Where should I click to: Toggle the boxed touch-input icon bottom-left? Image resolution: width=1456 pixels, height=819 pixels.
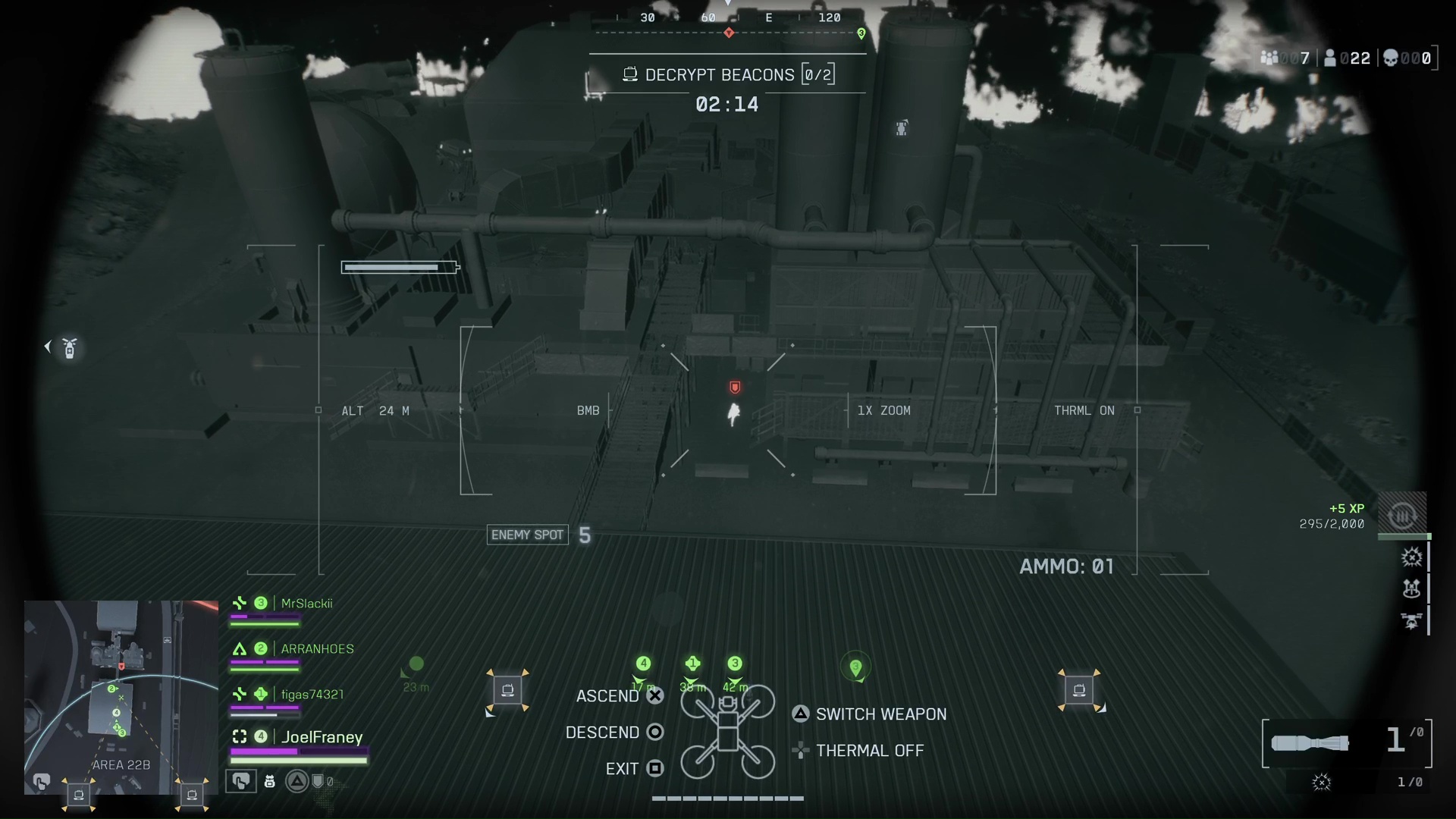pyautogui.click(x=240, y=781)
